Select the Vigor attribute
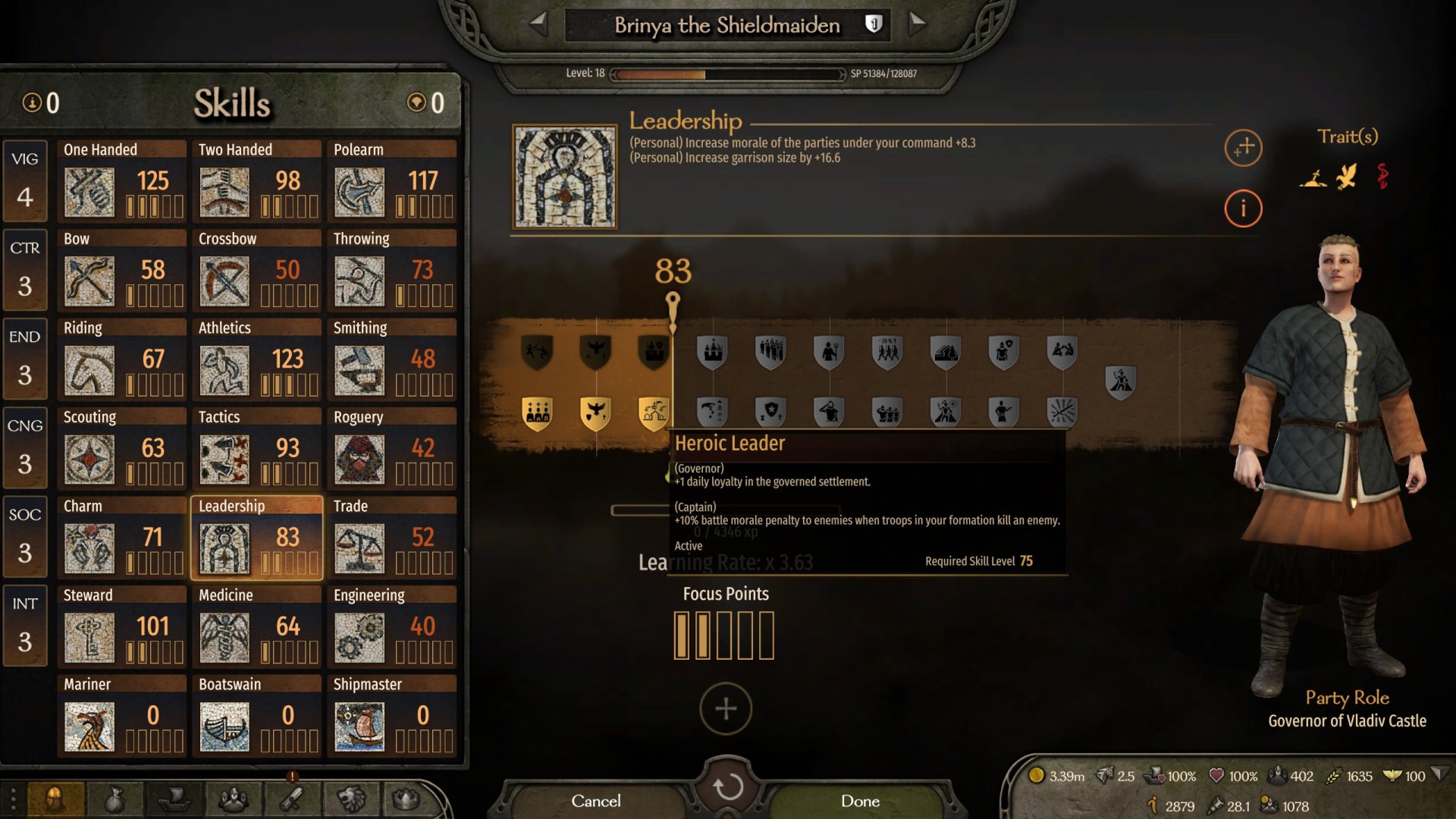 point(25,180)
